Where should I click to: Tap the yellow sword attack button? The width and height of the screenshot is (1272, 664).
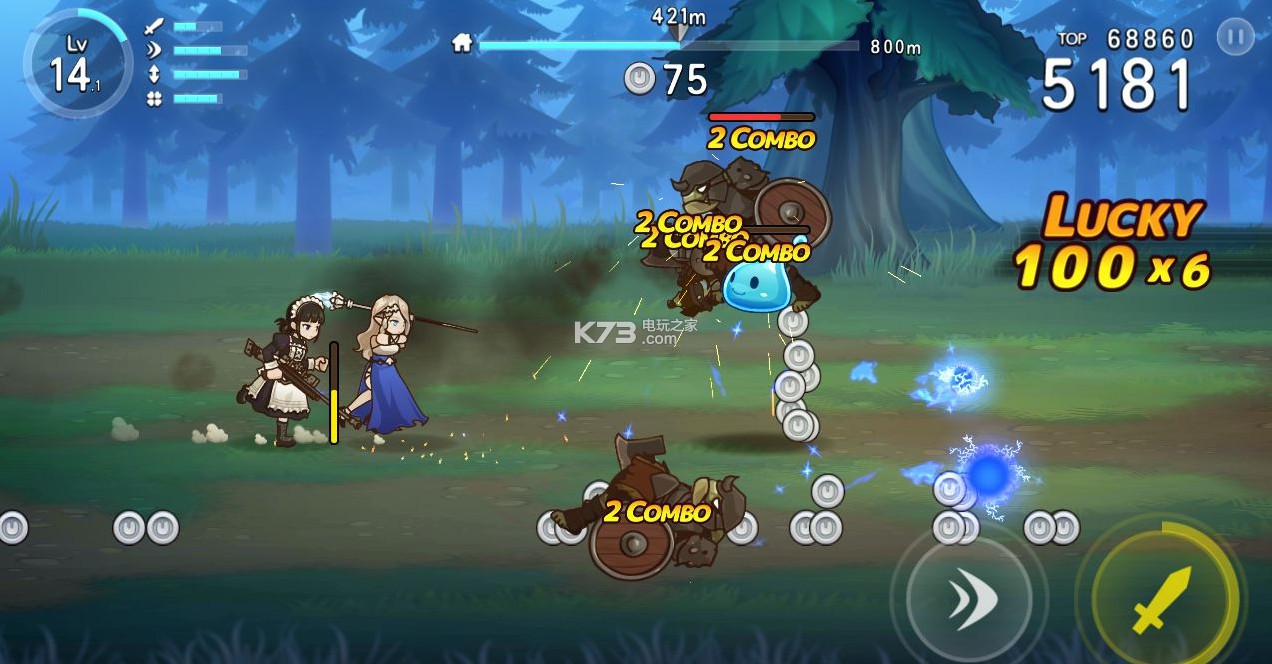1164,599
